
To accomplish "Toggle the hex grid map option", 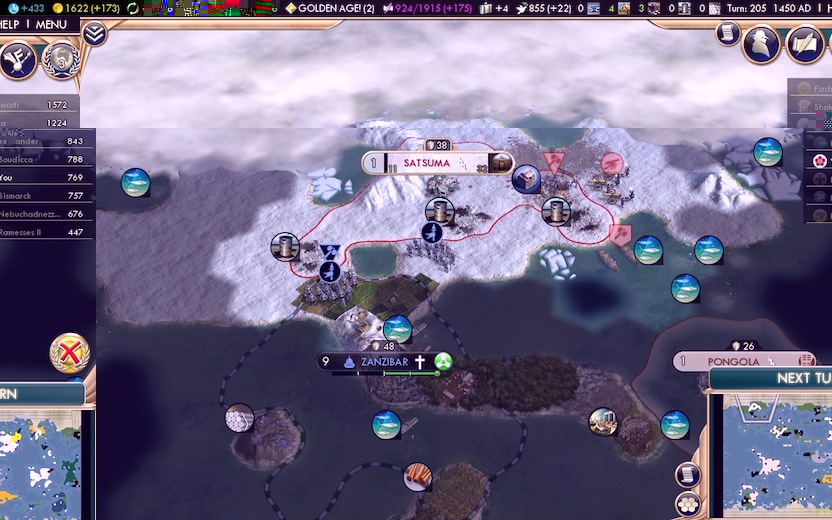I will tap(688, 503).
